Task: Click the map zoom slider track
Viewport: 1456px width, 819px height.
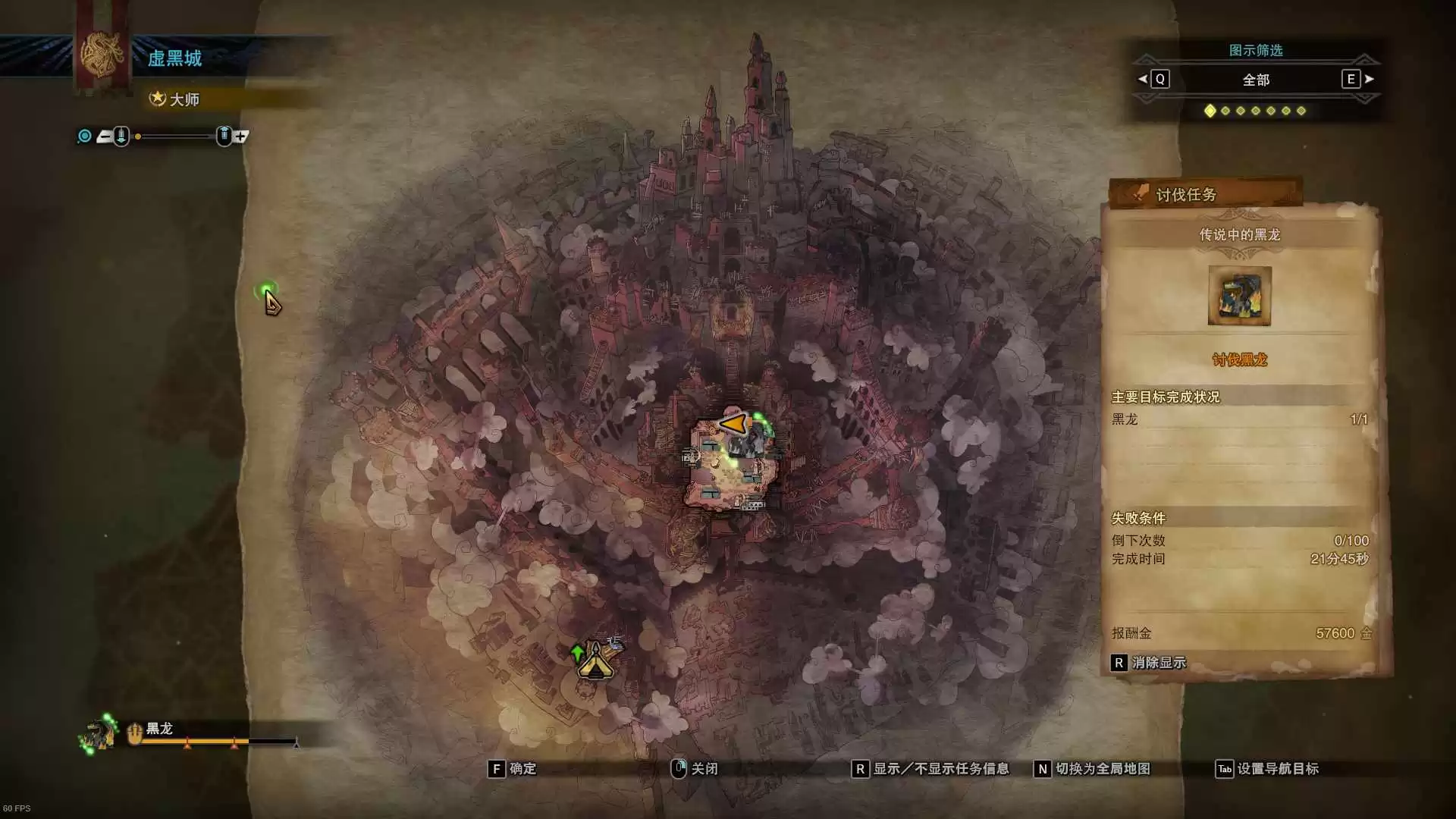Action: pyautogui.click(x=173, y=136)
